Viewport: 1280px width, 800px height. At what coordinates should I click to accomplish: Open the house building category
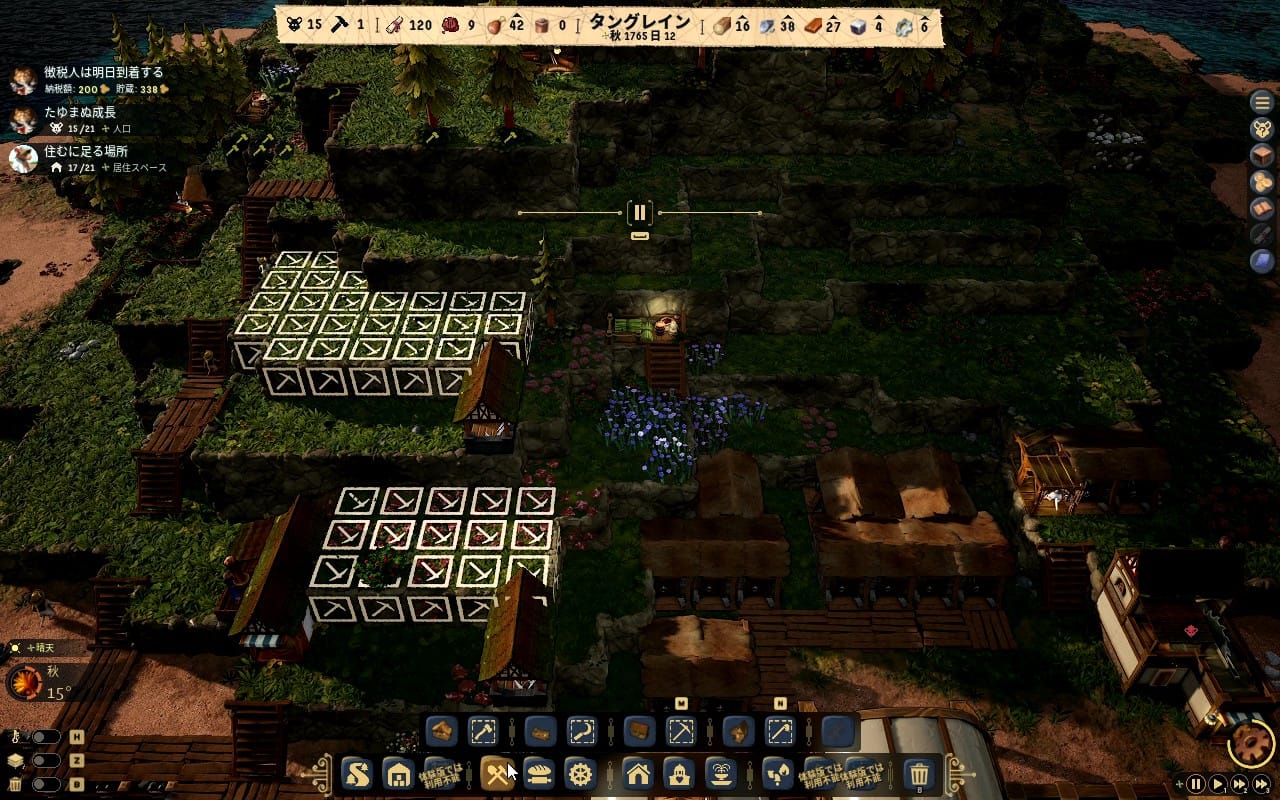[638, 773]
